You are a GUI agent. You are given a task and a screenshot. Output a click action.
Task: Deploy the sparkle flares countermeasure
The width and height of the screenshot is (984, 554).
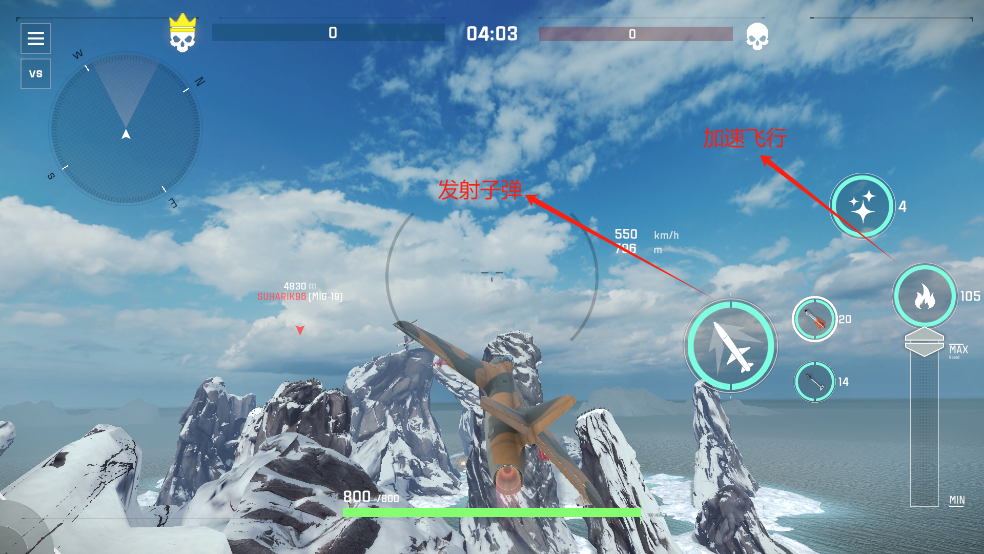[862, 207]
